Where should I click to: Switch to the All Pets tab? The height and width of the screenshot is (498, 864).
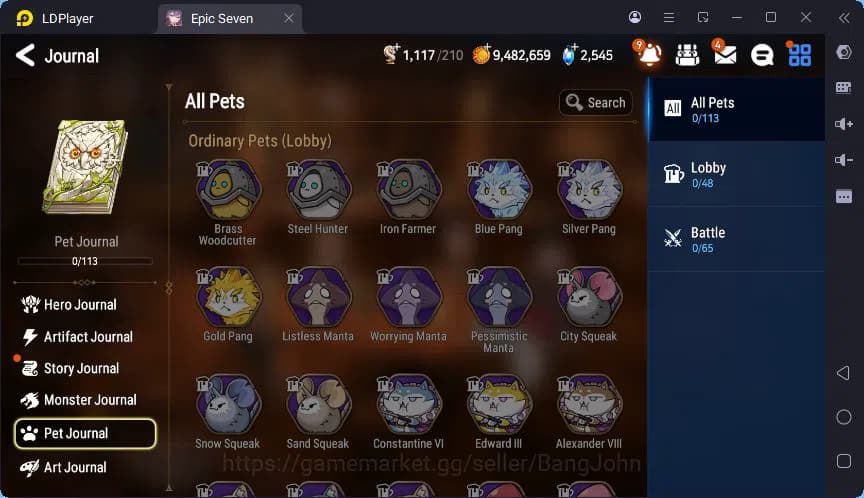point(736,109)
